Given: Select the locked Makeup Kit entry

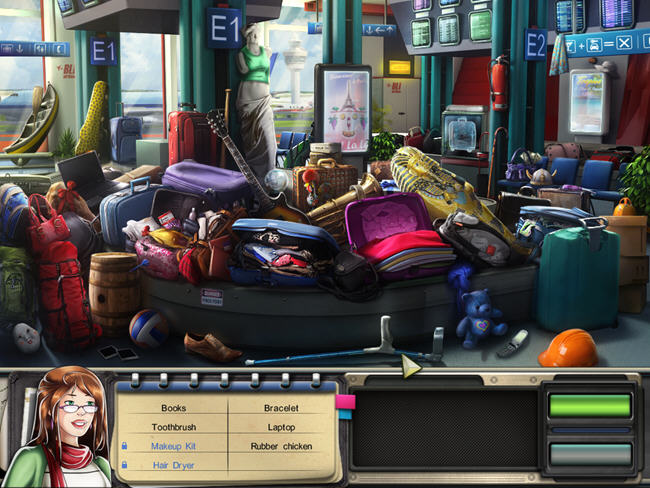Looking at the screenshot, I should click(x=173, y=446).
